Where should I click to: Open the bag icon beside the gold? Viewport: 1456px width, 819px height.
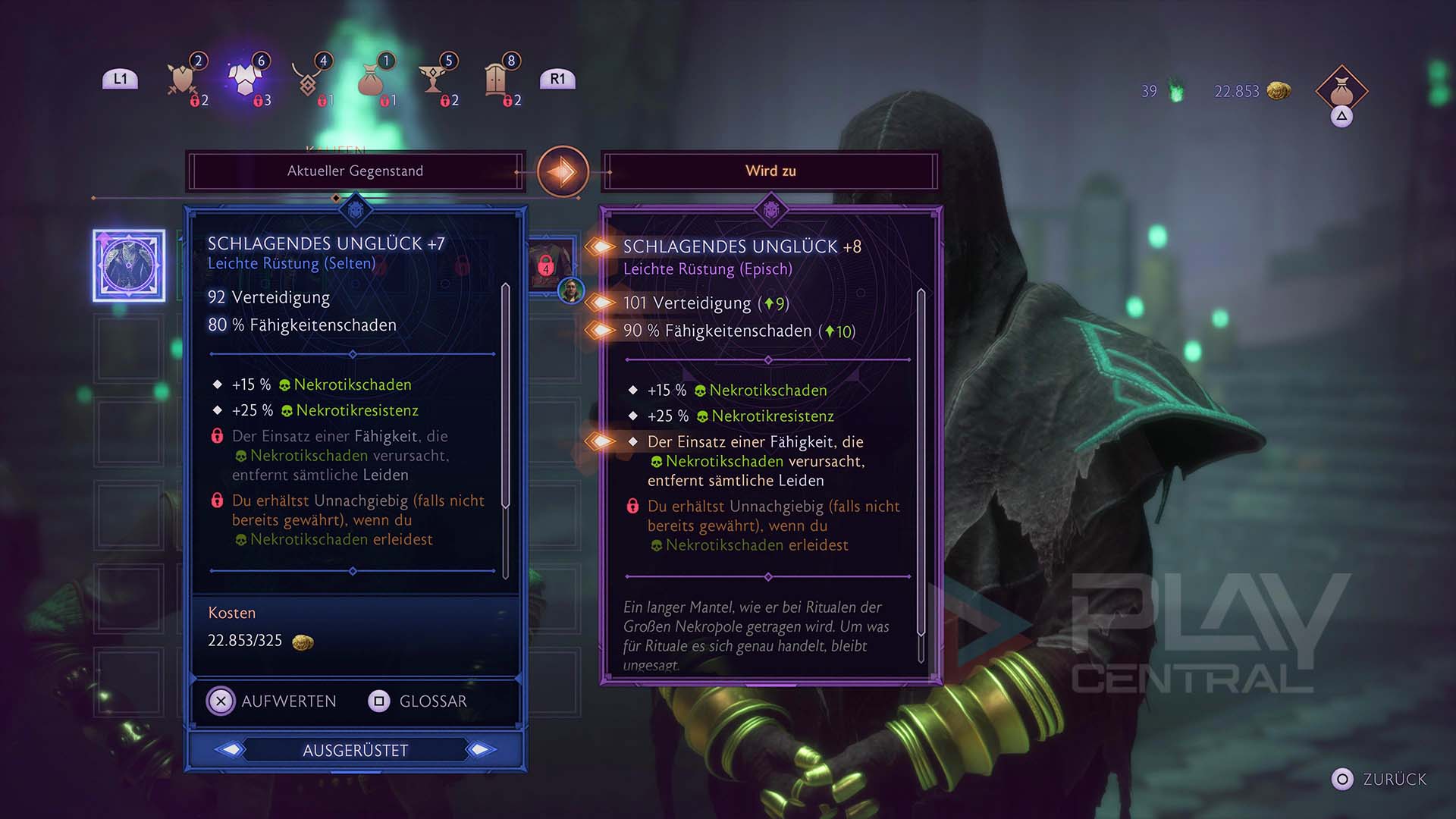1341,91
